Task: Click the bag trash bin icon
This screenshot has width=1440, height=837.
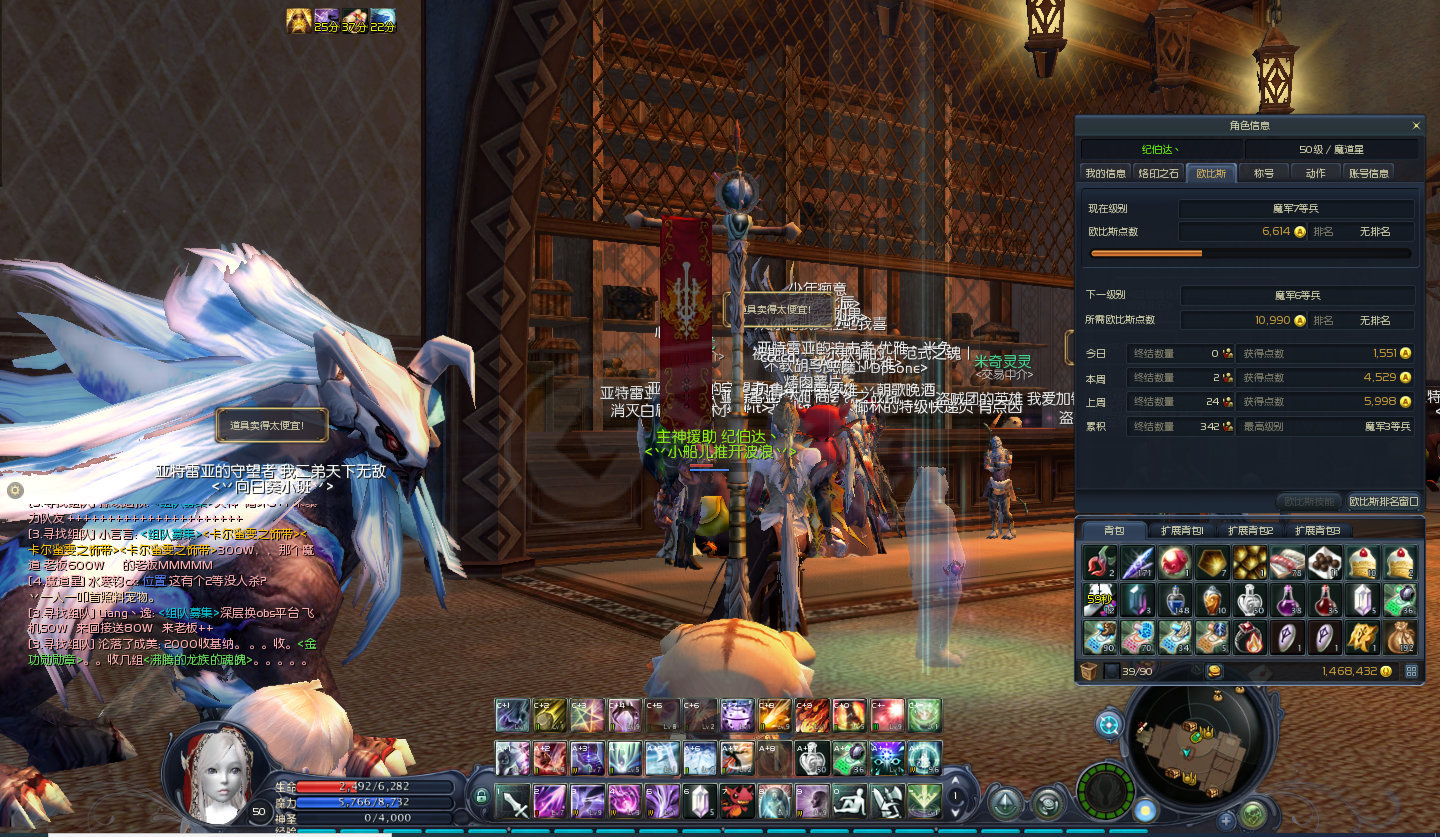Action: tap(1089, 671)
